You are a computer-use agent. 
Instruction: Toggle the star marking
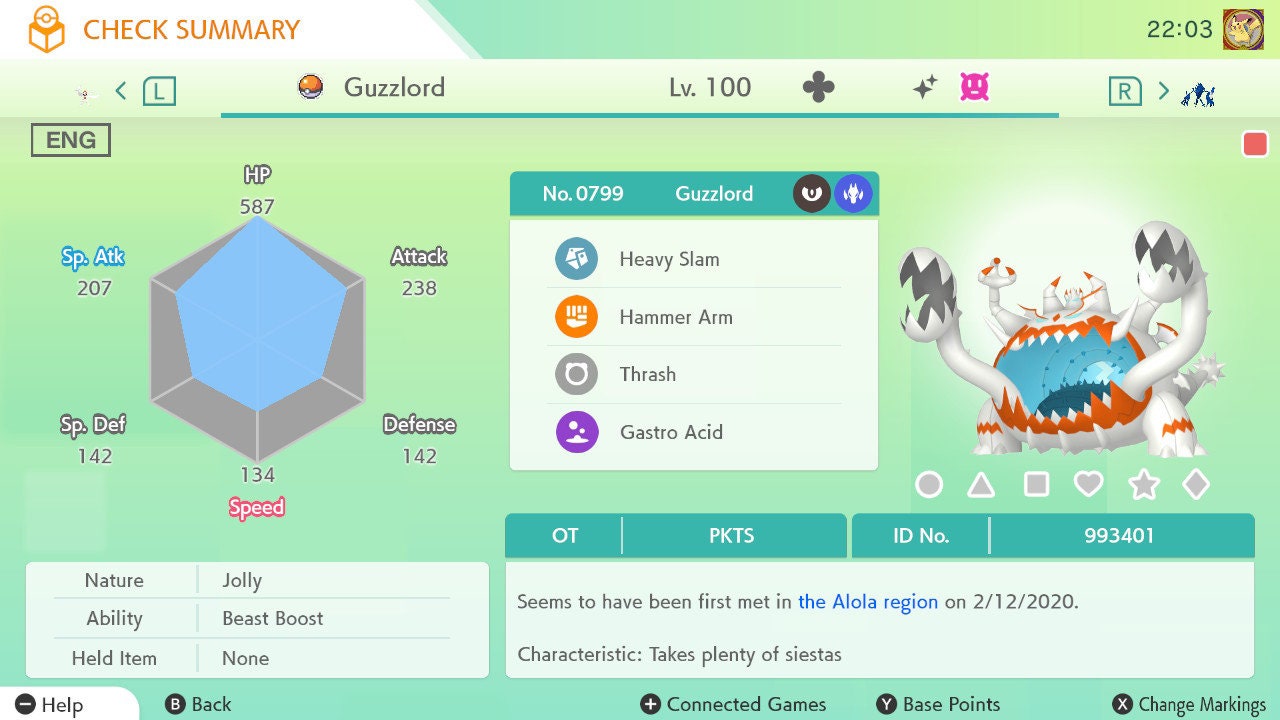1143,485
